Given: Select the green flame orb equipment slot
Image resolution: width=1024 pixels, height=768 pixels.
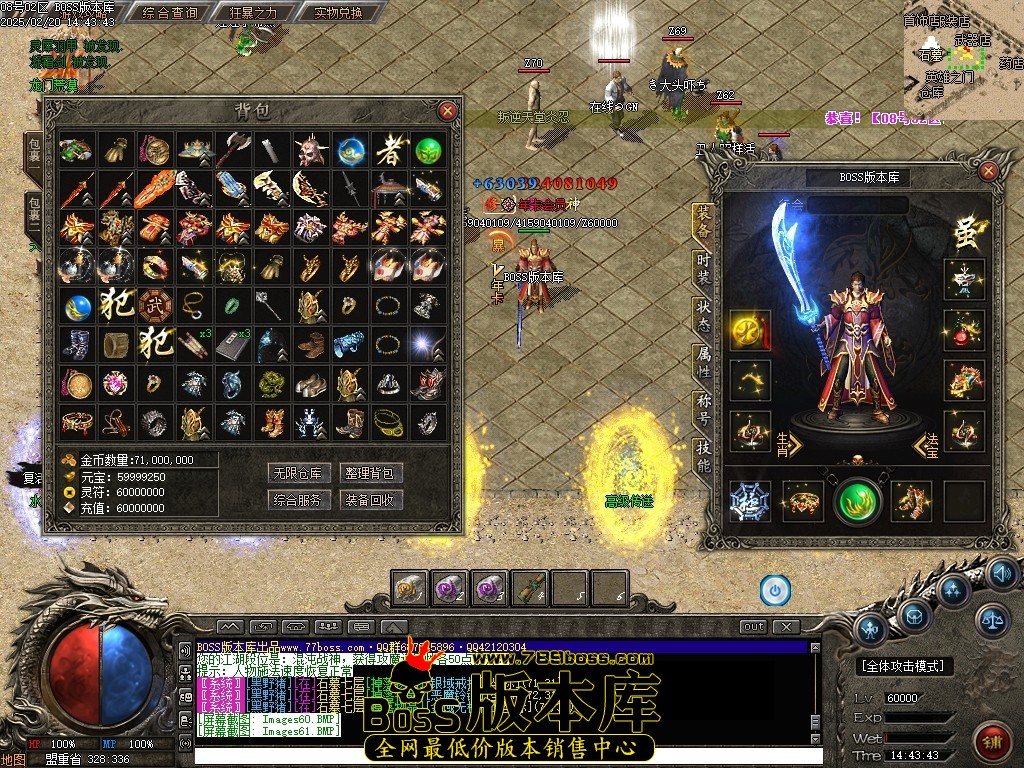Looking at the screenshot, I should click(858, 501).
